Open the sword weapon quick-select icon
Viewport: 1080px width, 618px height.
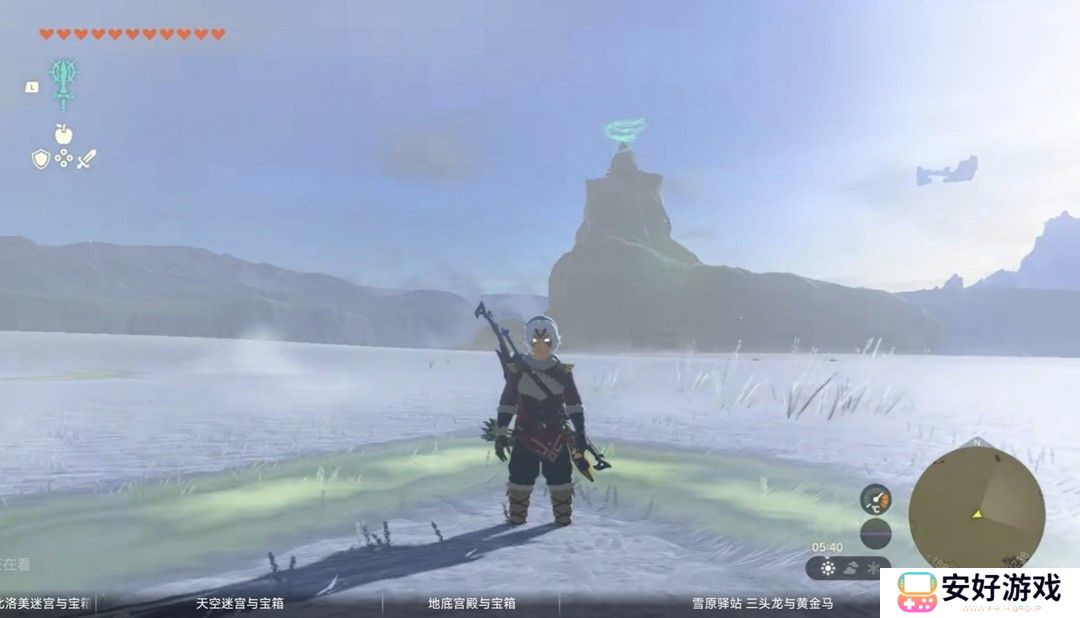pos(86,158)
